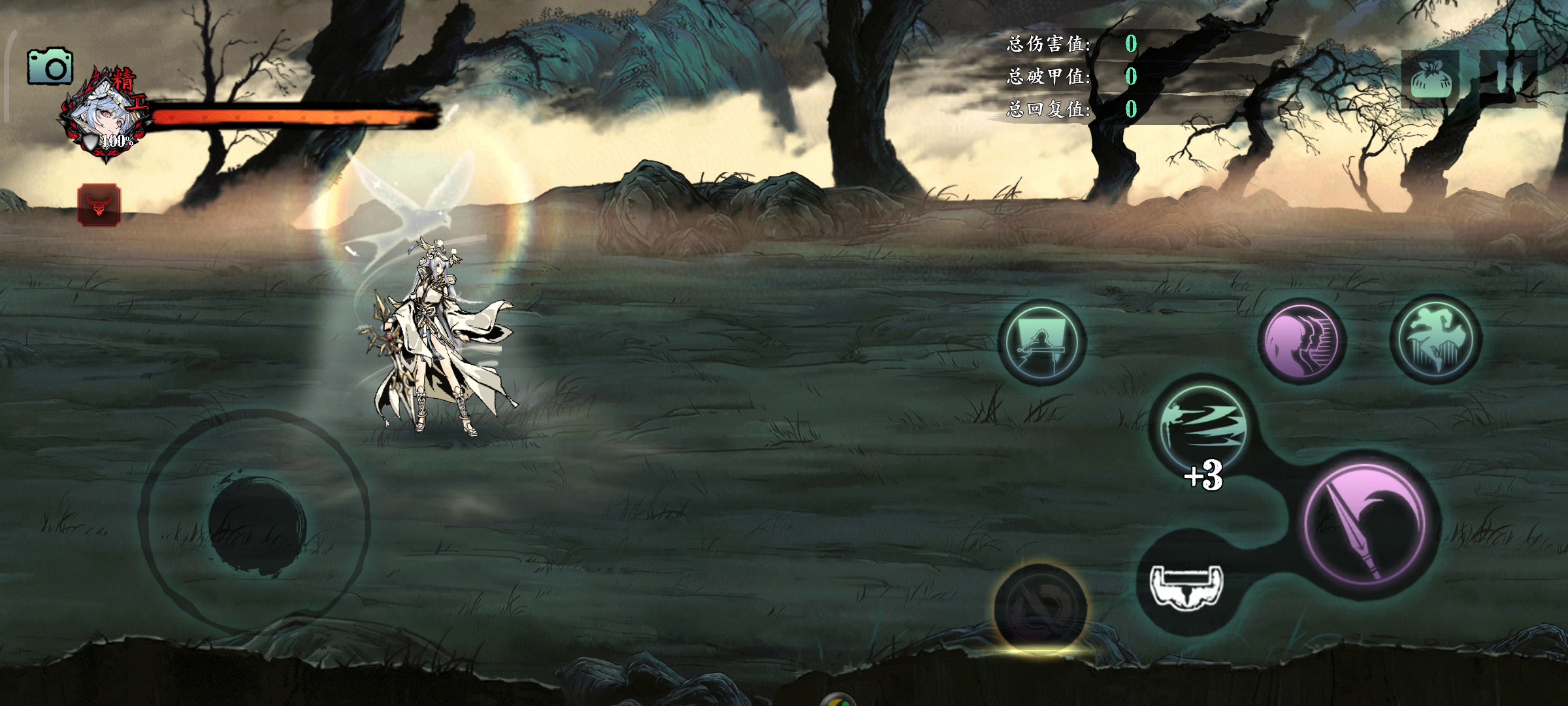Screen dimensions: 1568x706
Task: Activate the teal leaping figure skill
Action: point(1435,339)
